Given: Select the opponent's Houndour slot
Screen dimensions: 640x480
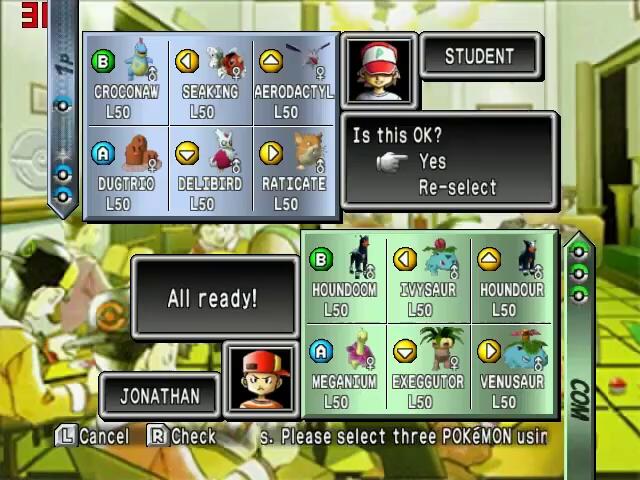Looking at the screenshot, I should [x=512, y=280].
